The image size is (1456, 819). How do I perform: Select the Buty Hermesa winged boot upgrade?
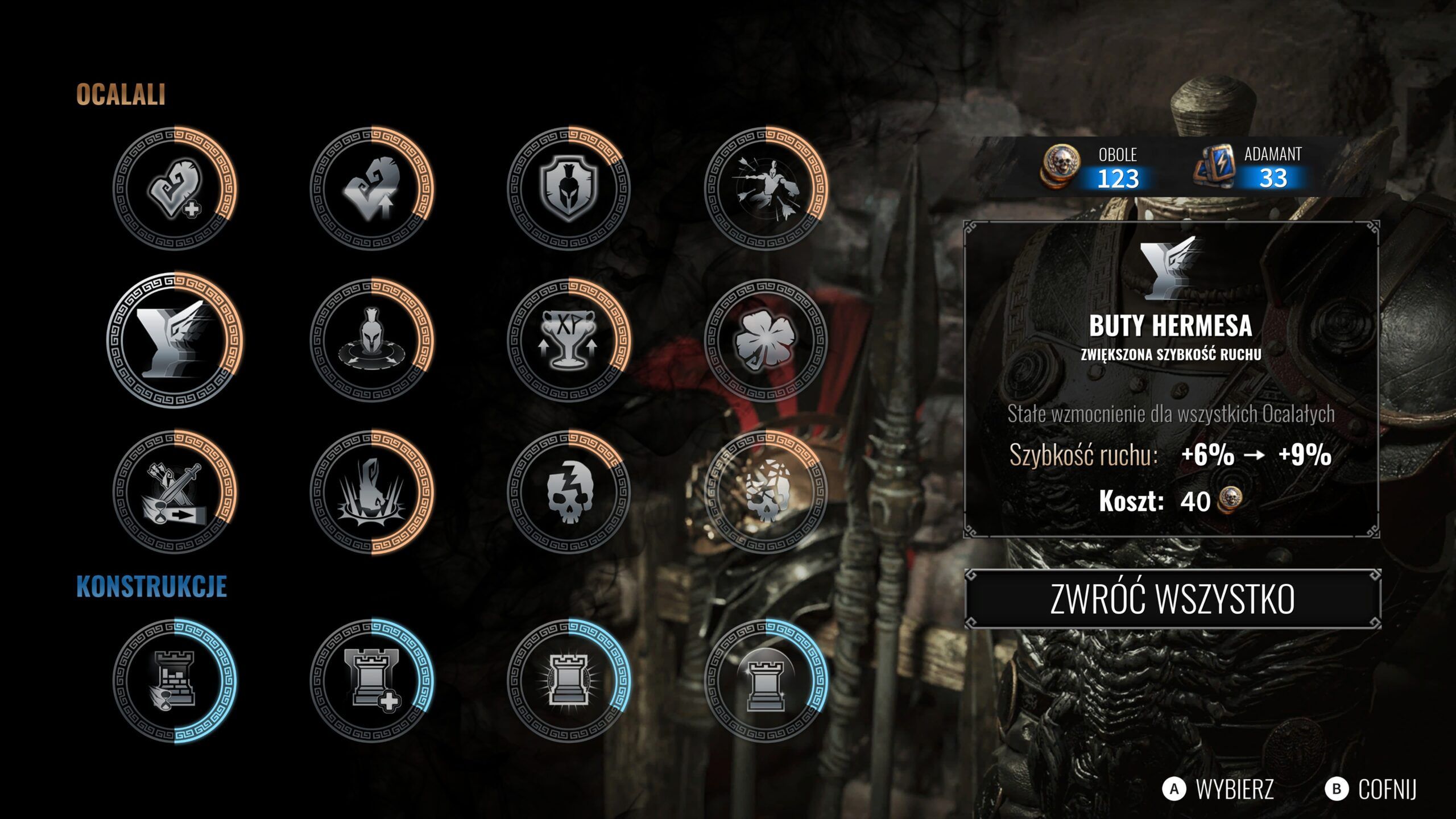tap(175, 340)
